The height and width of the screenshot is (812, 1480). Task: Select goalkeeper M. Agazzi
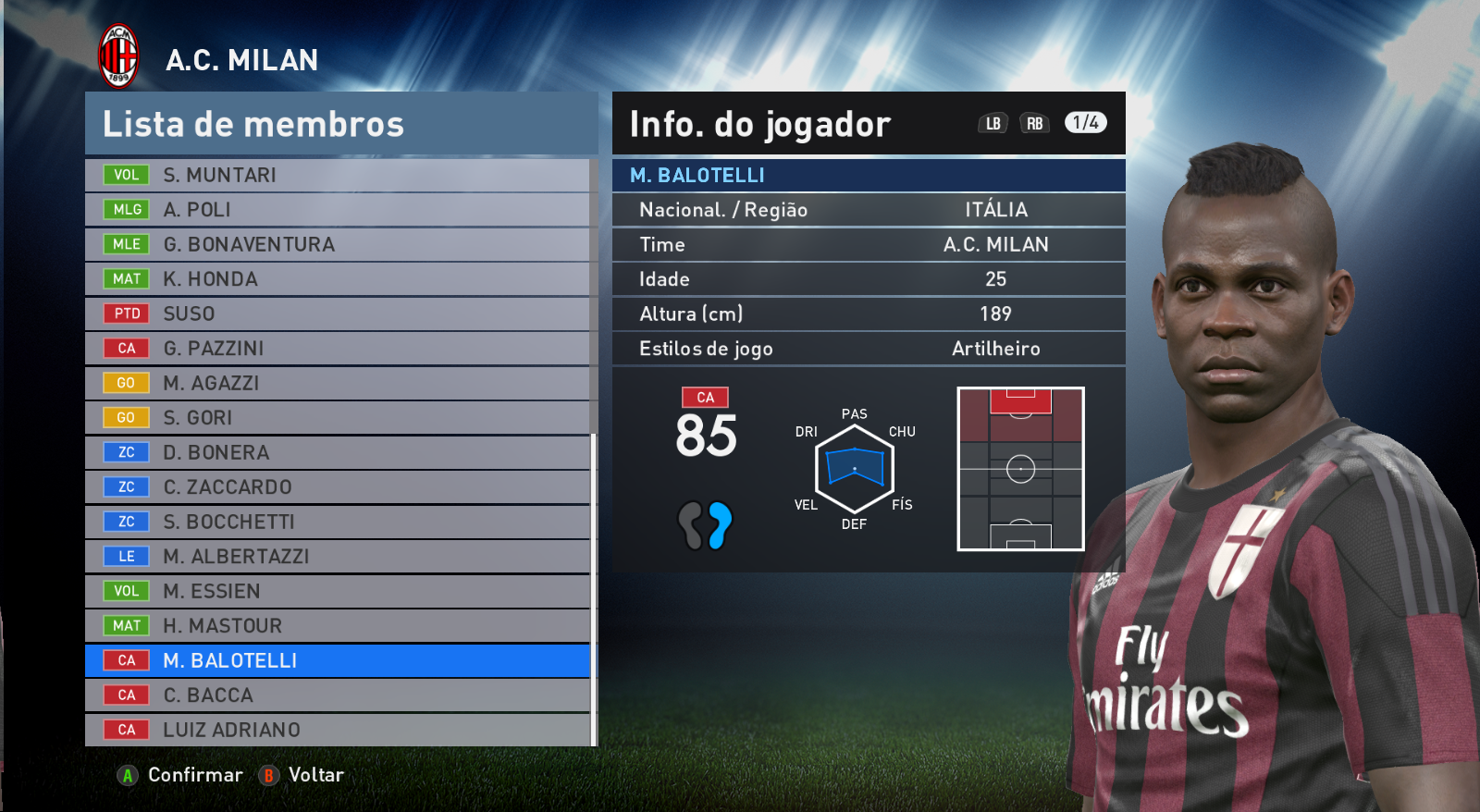coord(338,383)
